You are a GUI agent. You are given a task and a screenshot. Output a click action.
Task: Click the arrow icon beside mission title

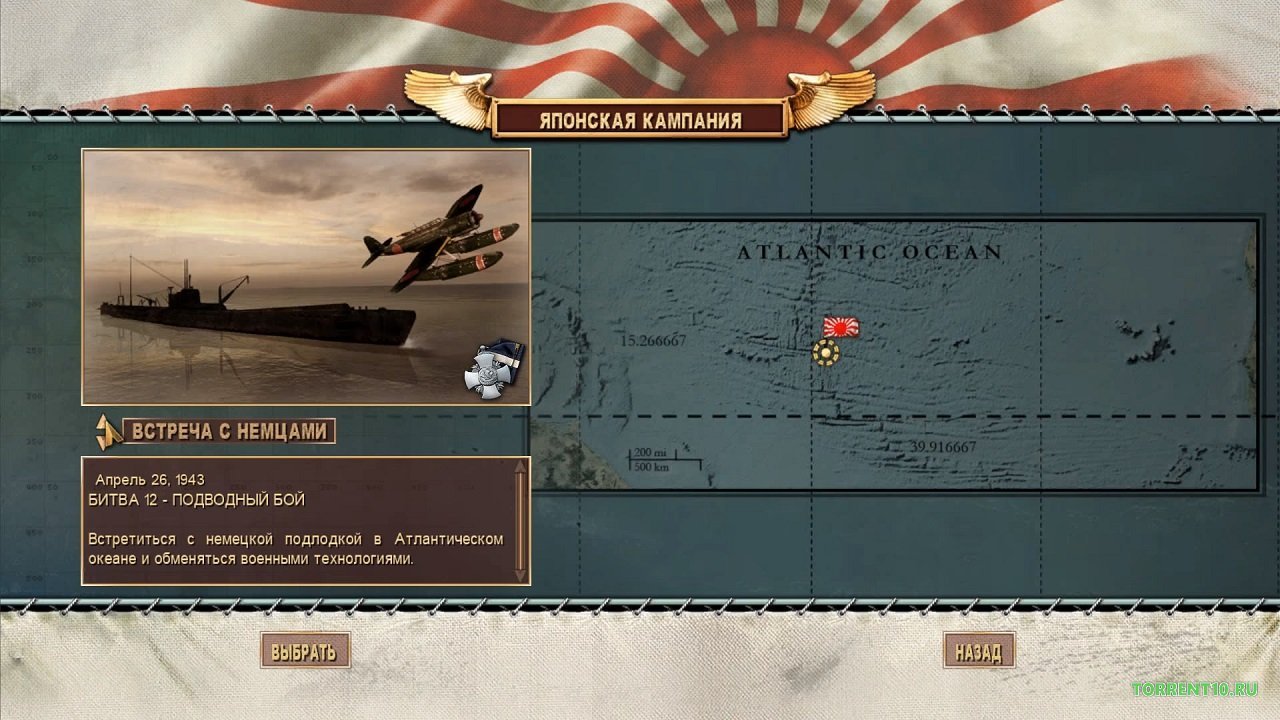pyautogui.click(x=105, y=430)
